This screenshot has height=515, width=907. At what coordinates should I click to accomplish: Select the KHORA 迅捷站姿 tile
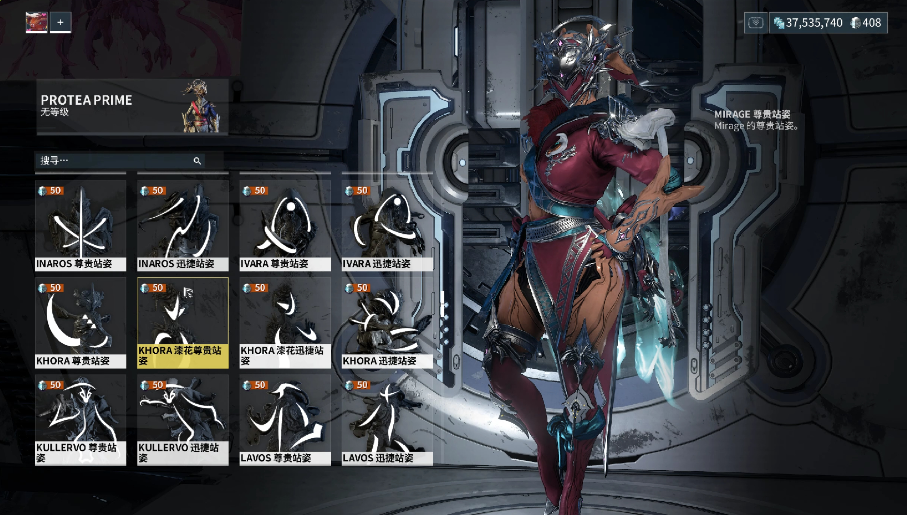click(387, 323)
